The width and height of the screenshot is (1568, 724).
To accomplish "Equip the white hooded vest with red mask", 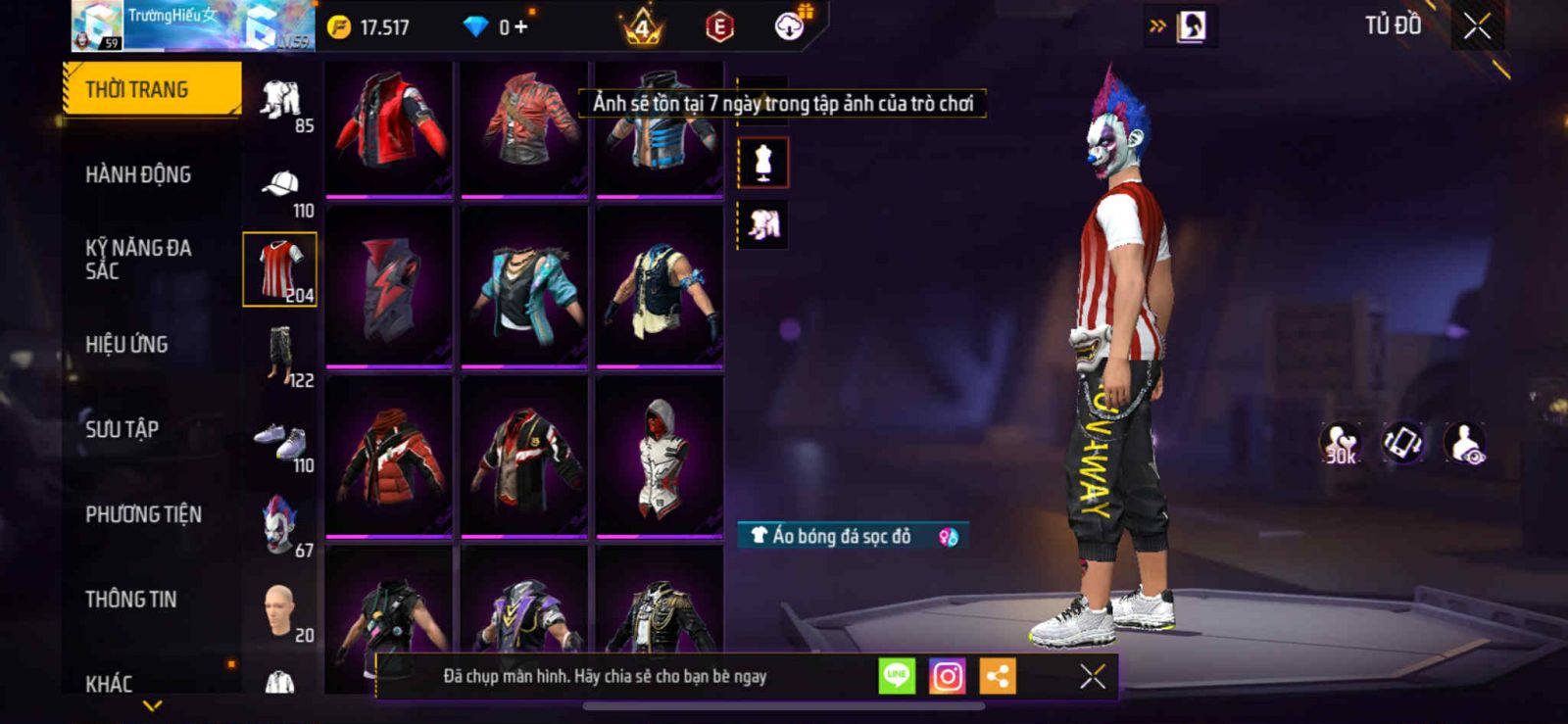I will point(660,457).
